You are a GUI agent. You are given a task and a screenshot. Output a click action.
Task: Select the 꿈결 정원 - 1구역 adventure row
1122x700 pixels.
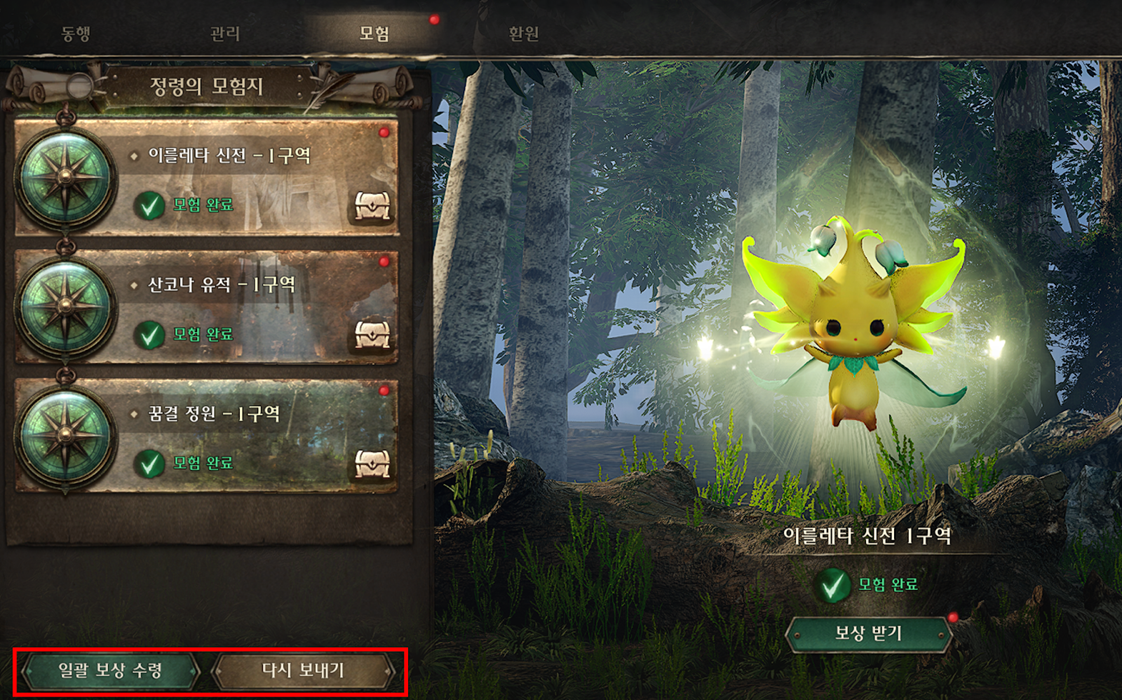240,435
